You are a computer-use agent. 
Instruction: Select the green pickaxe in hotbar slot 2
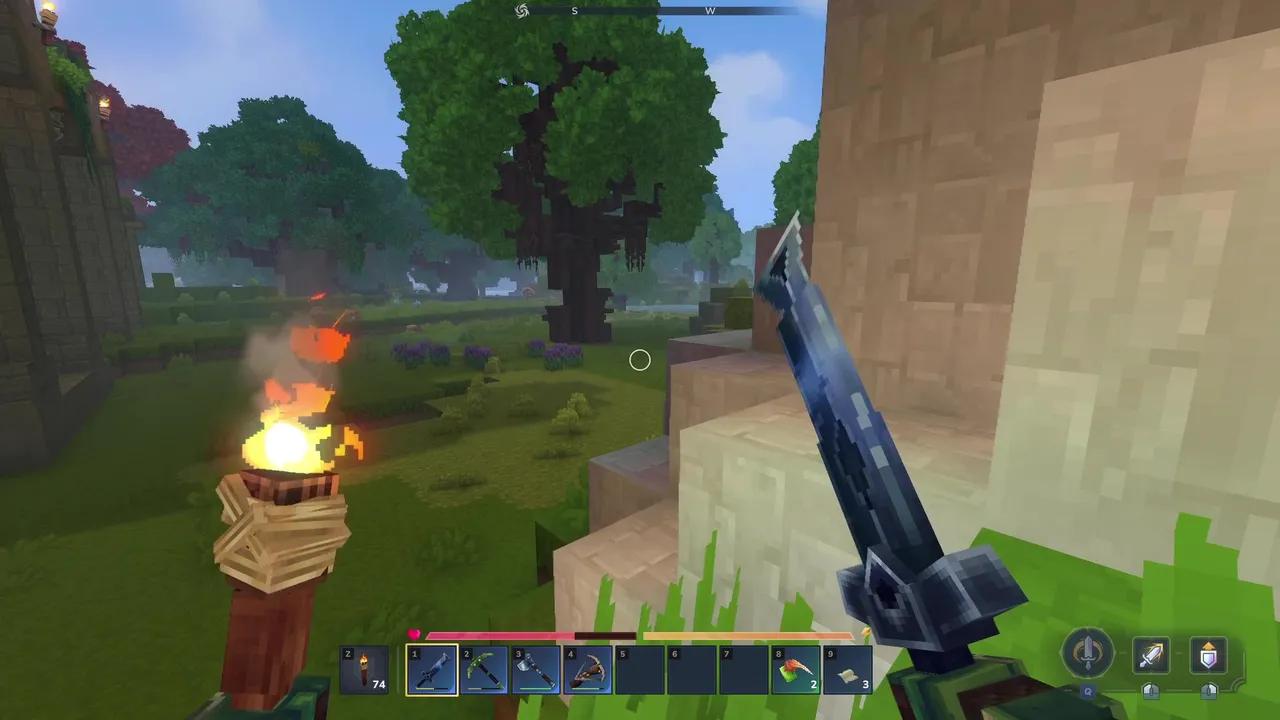(484, 668)
